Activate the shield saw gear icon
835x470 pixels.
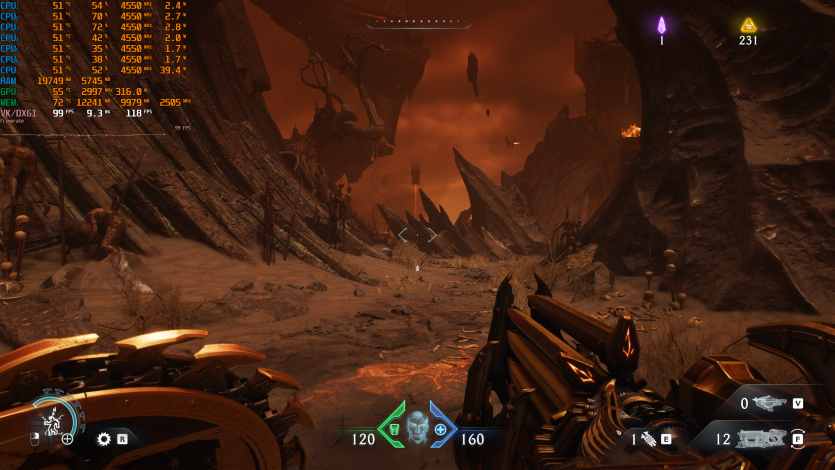[x=103, y=438]
